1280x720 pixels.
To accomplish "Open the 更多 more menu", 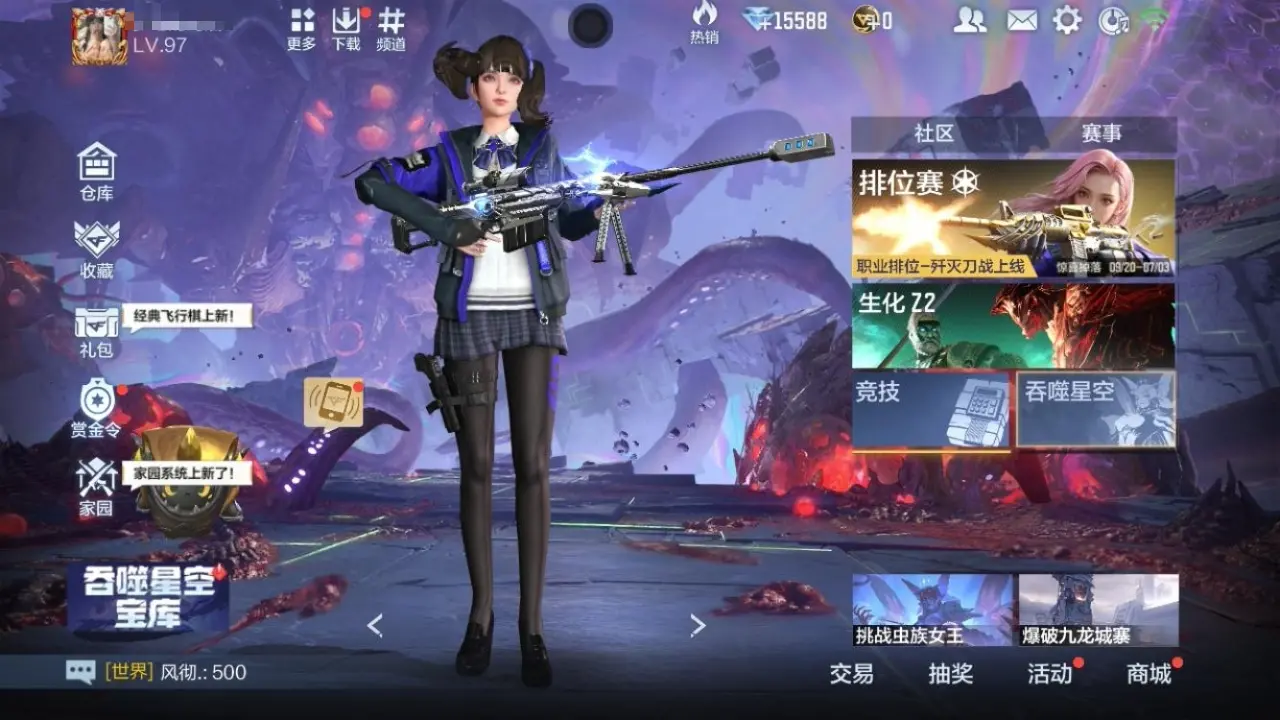I will [301, 30].
